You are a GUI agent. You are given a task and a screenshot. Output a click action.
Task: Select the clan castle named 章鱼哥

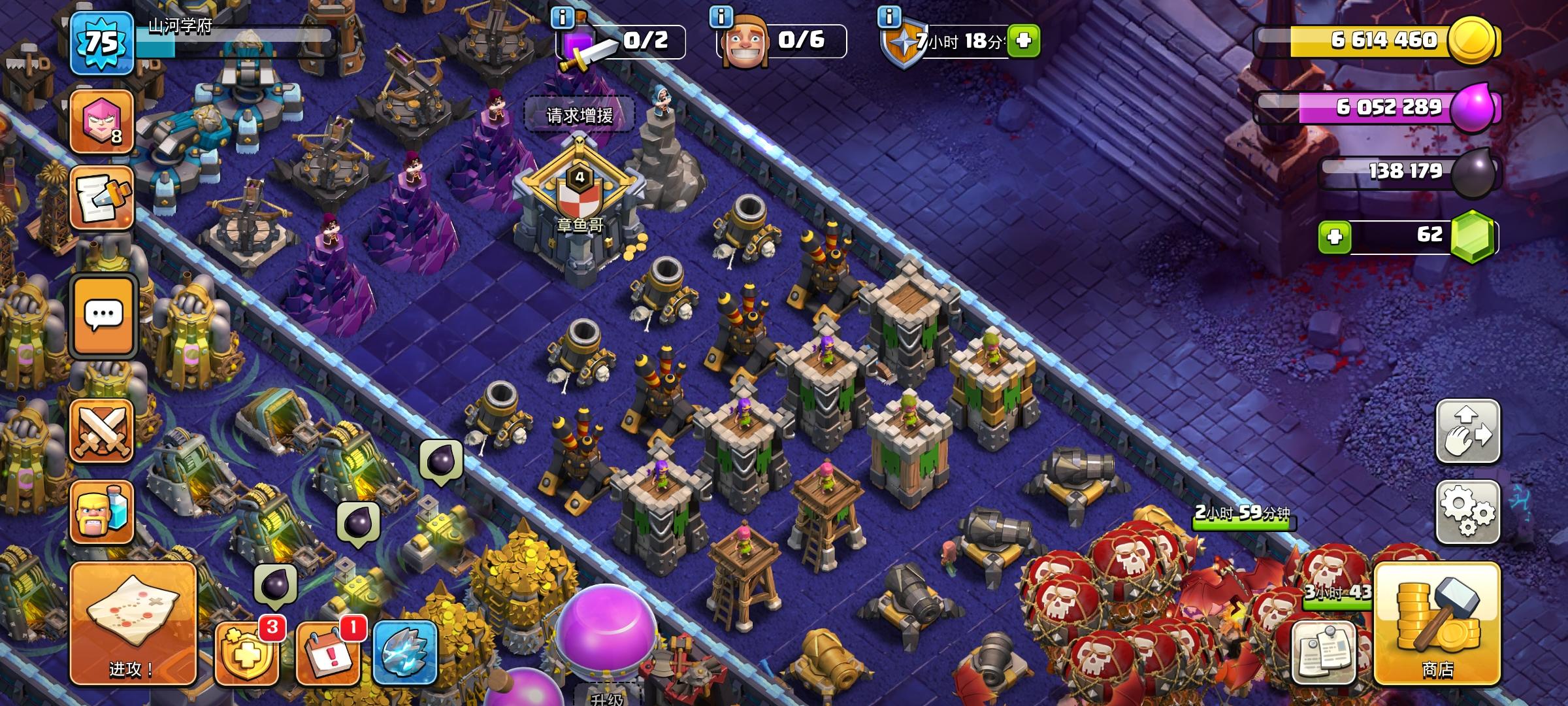pos(578,216)
